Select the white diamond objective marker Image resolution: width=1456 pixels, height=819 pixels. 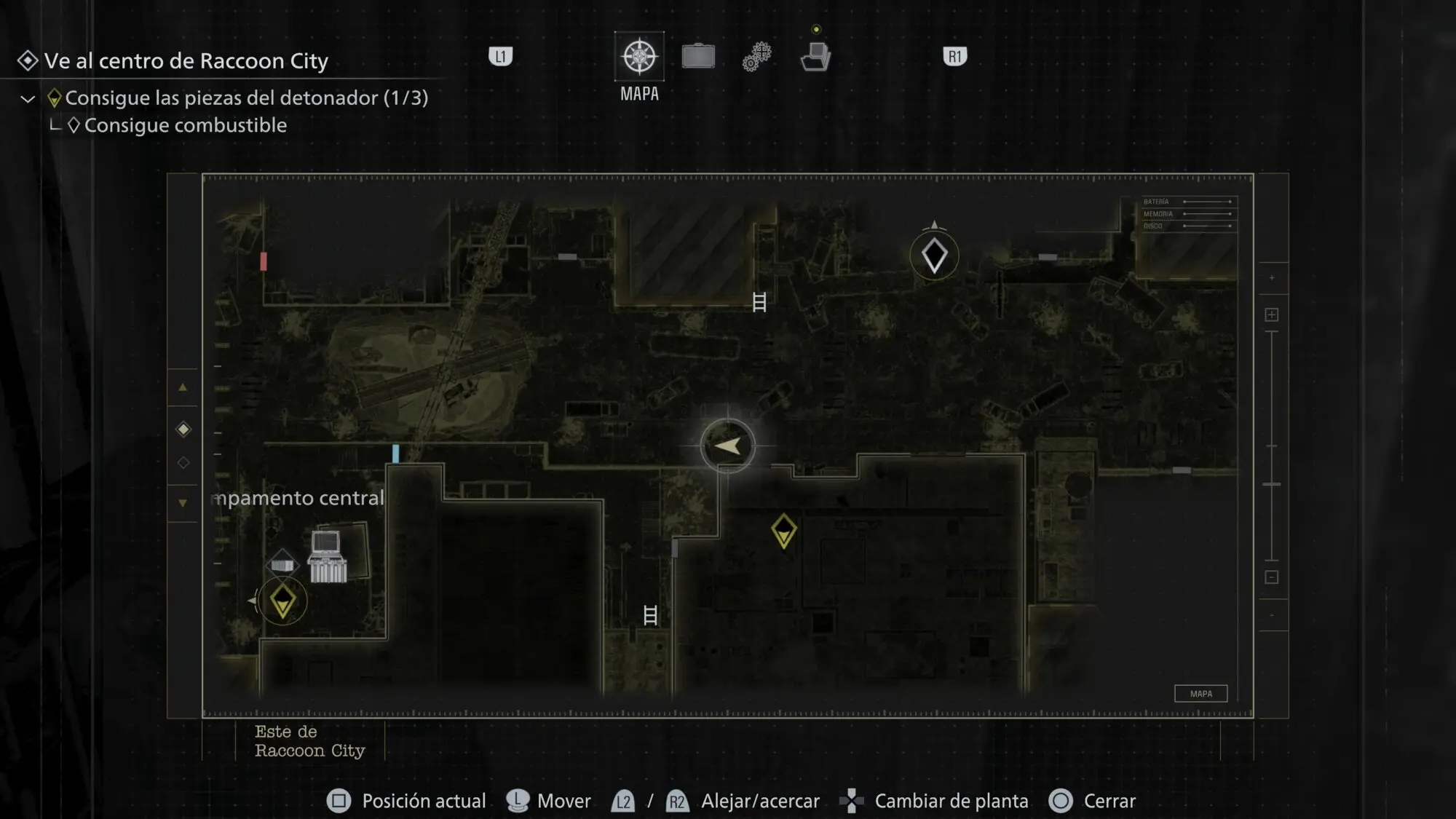934,256
